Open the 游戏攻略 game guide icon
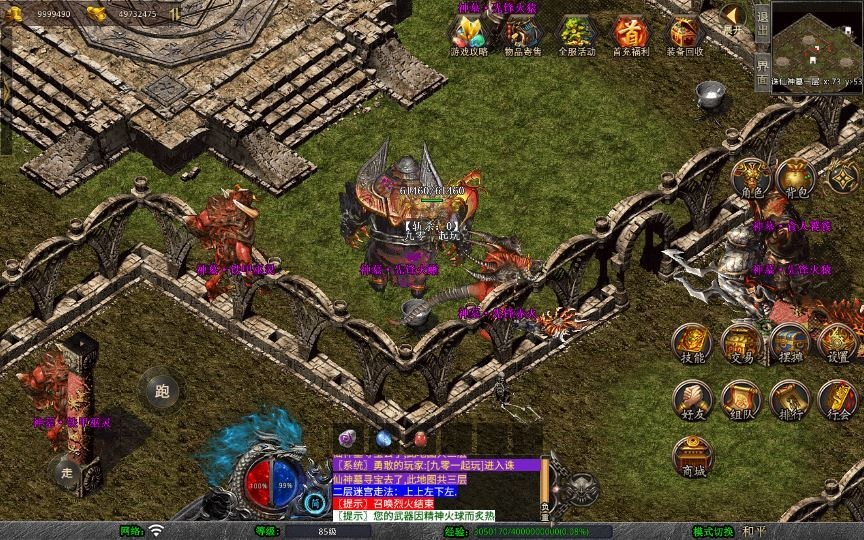 [x=468, y=34]
